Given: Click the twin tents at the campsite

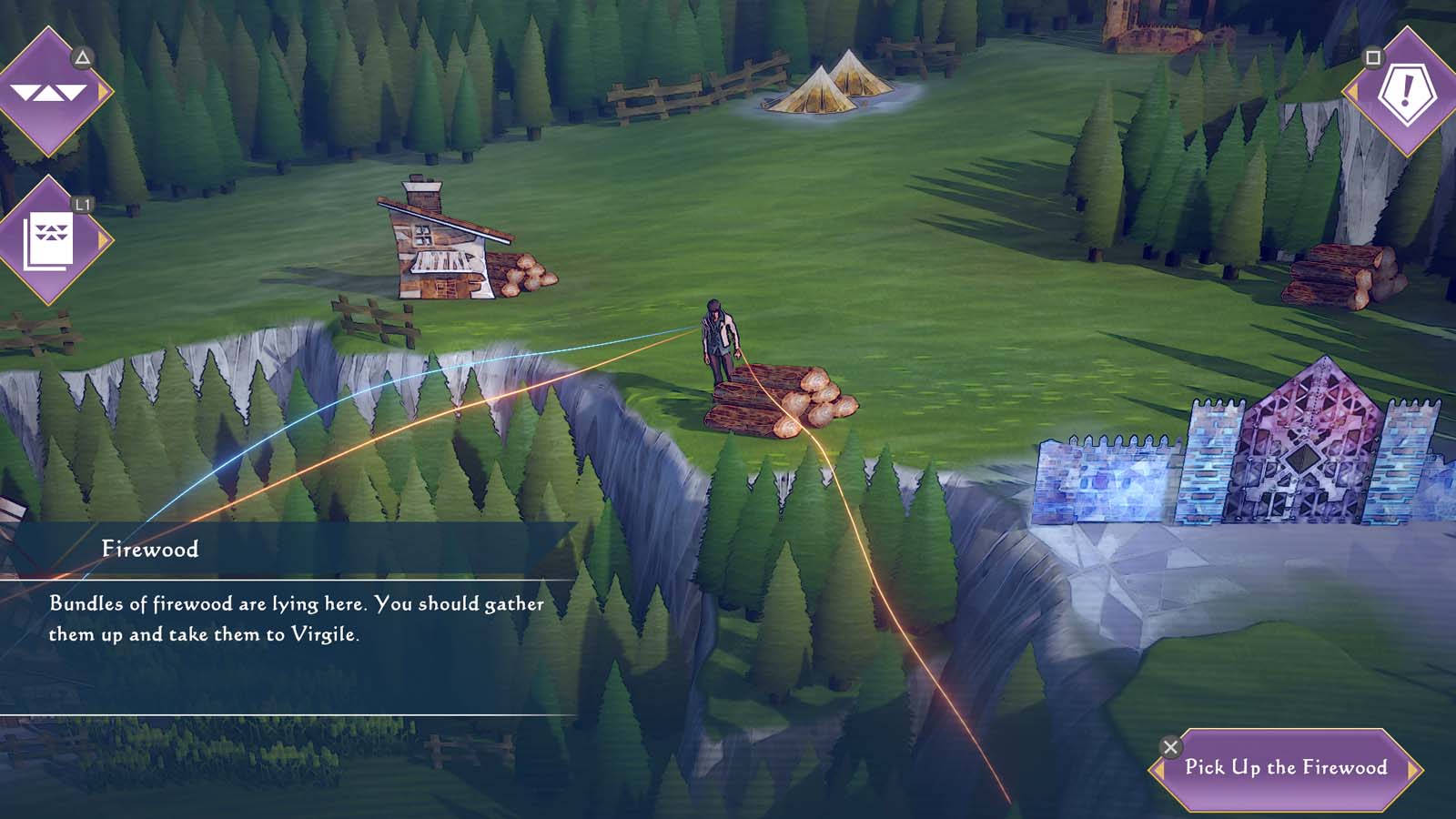Looking at the screenshot, I should pos(833,86).
